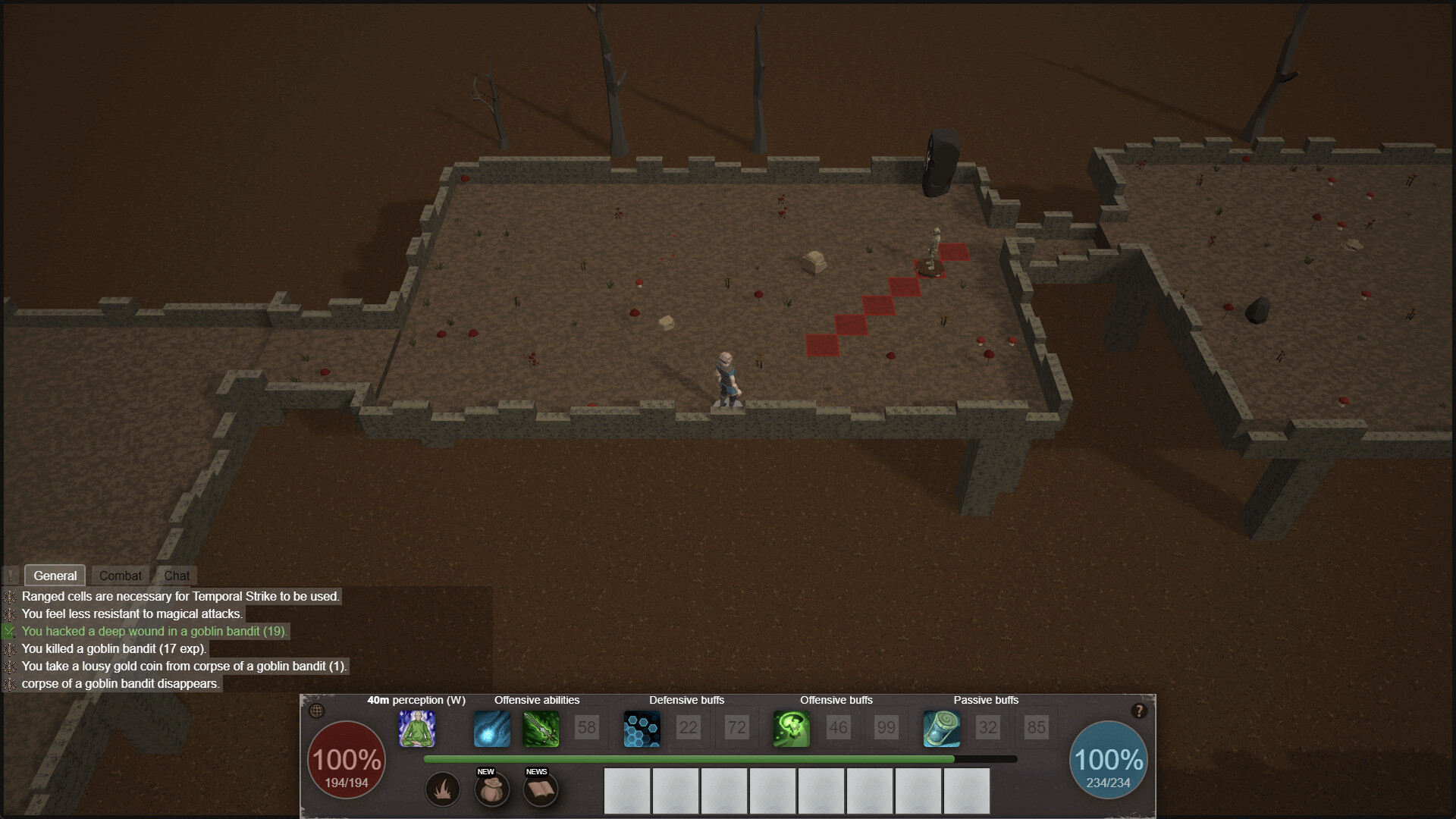This screenshot has width=1456, height=819.
Task: Activate the green skull offensive buff
Action: (791, 729)
